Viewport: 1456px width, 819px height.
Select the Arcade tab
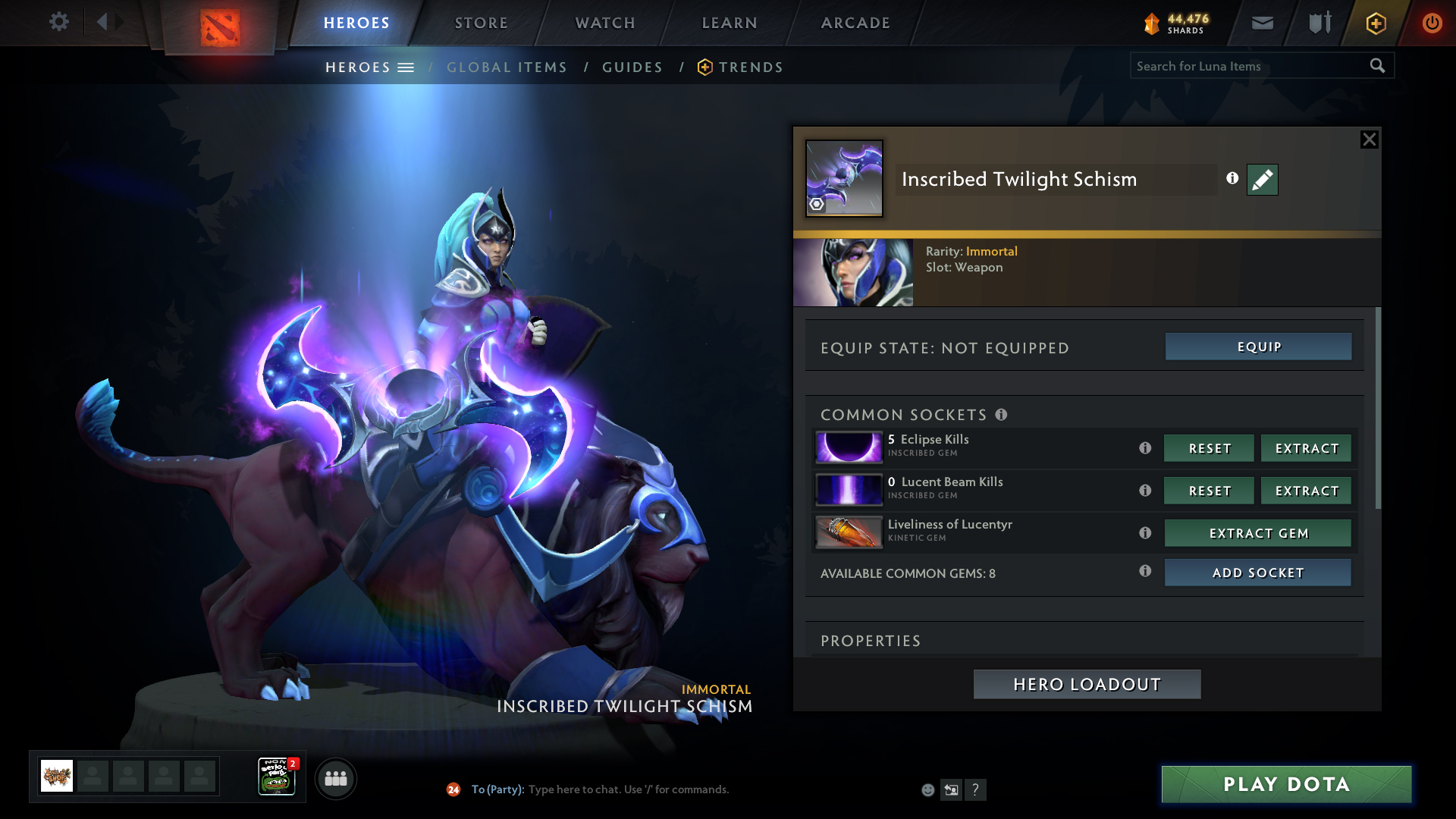click(x=855, y=23)
